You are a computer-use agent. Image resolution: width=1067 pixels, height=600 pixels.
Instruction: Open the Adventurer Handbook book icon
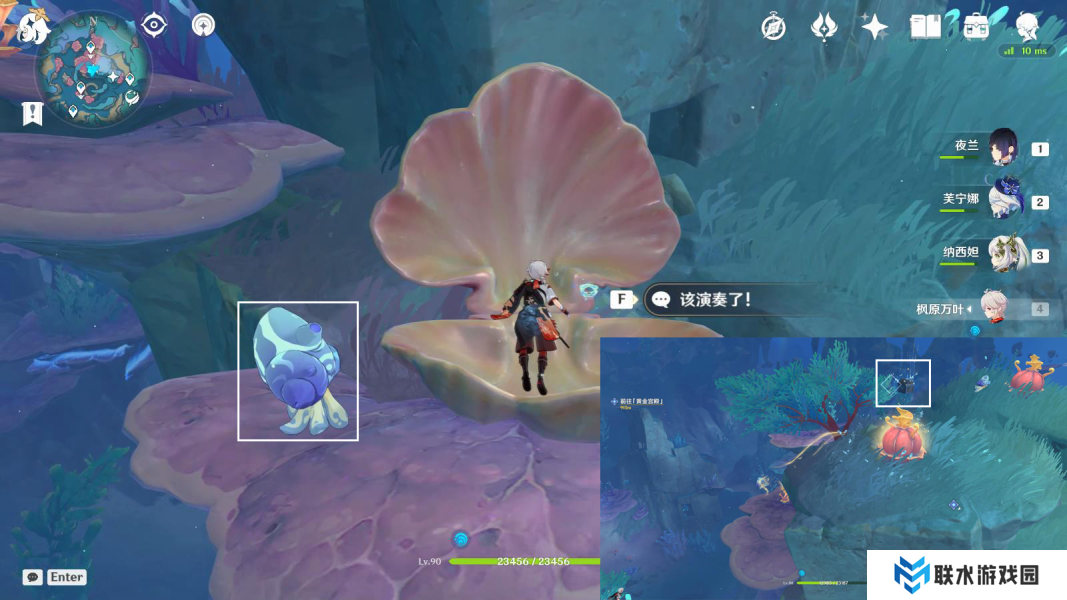click(926, 27)
